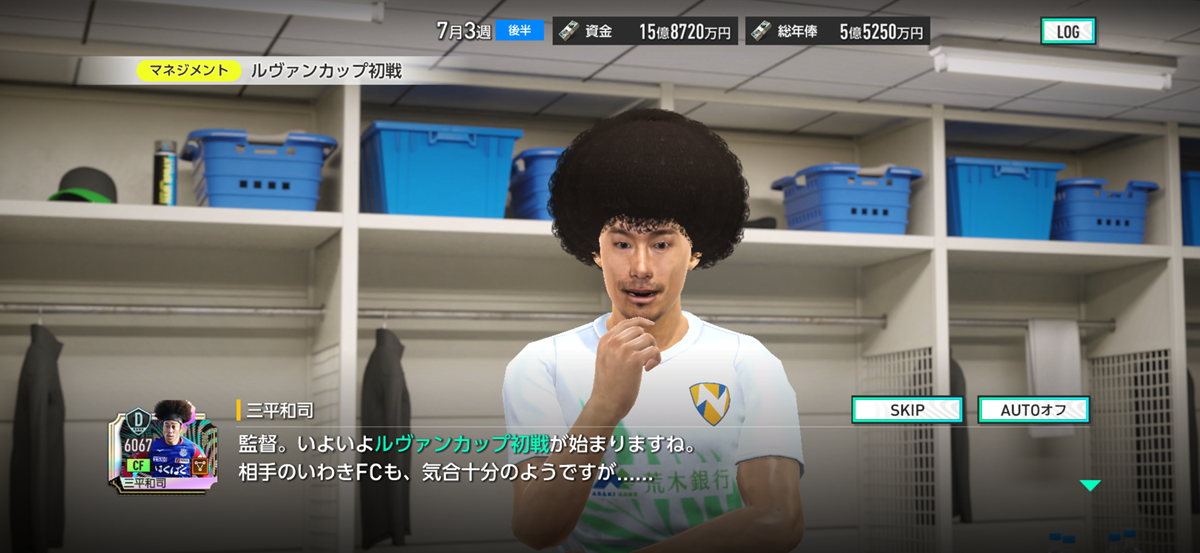The image size is (1200, 553).
Task: Advance dialogue with the green arrow
Action: tap(1089, 485)
